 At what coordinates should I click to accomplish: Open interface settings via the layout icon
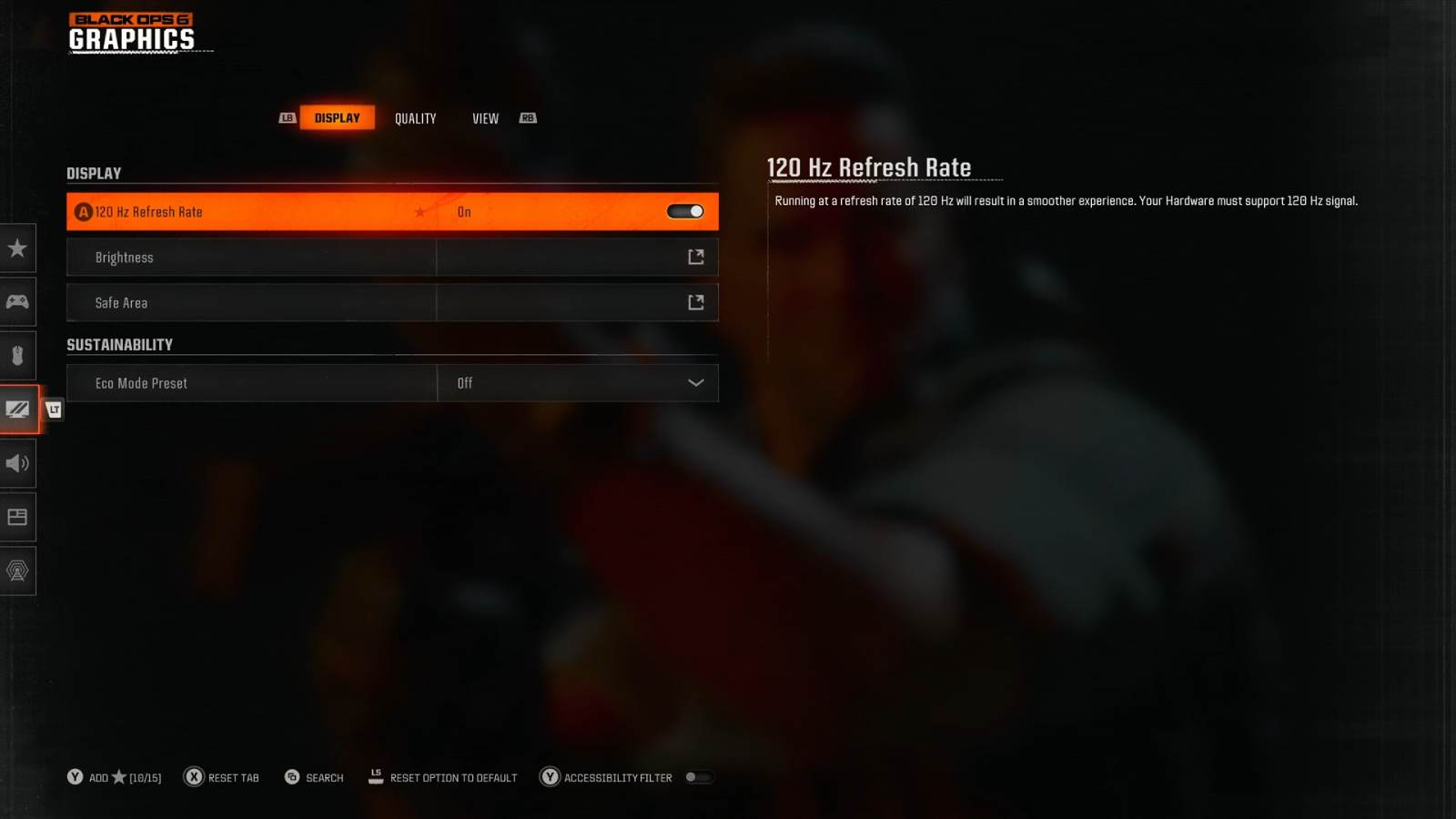(x=18, y=517)
